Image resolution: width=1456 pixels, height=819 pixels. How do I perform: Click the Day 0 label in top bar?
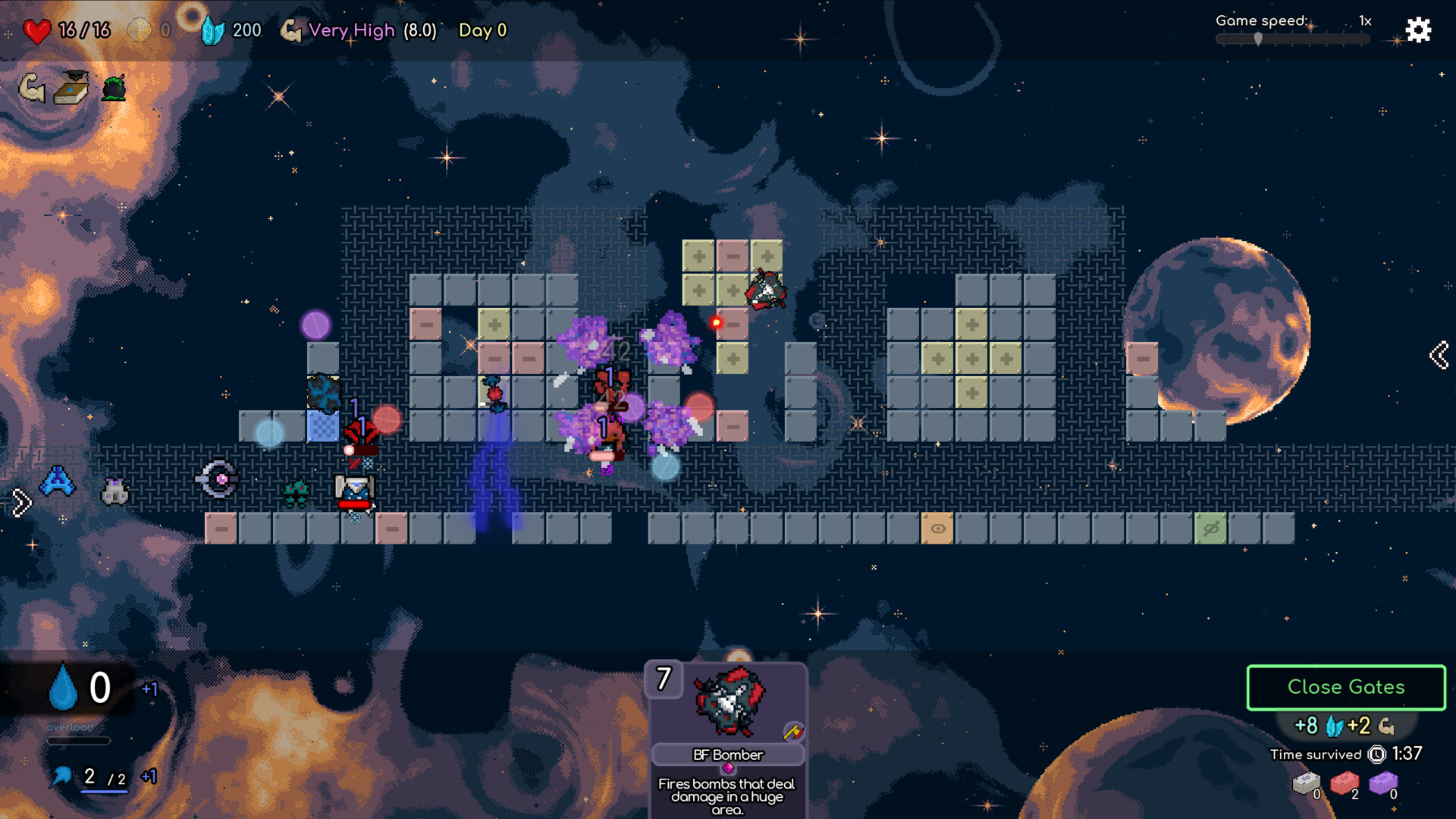click(x=482, y=30)
